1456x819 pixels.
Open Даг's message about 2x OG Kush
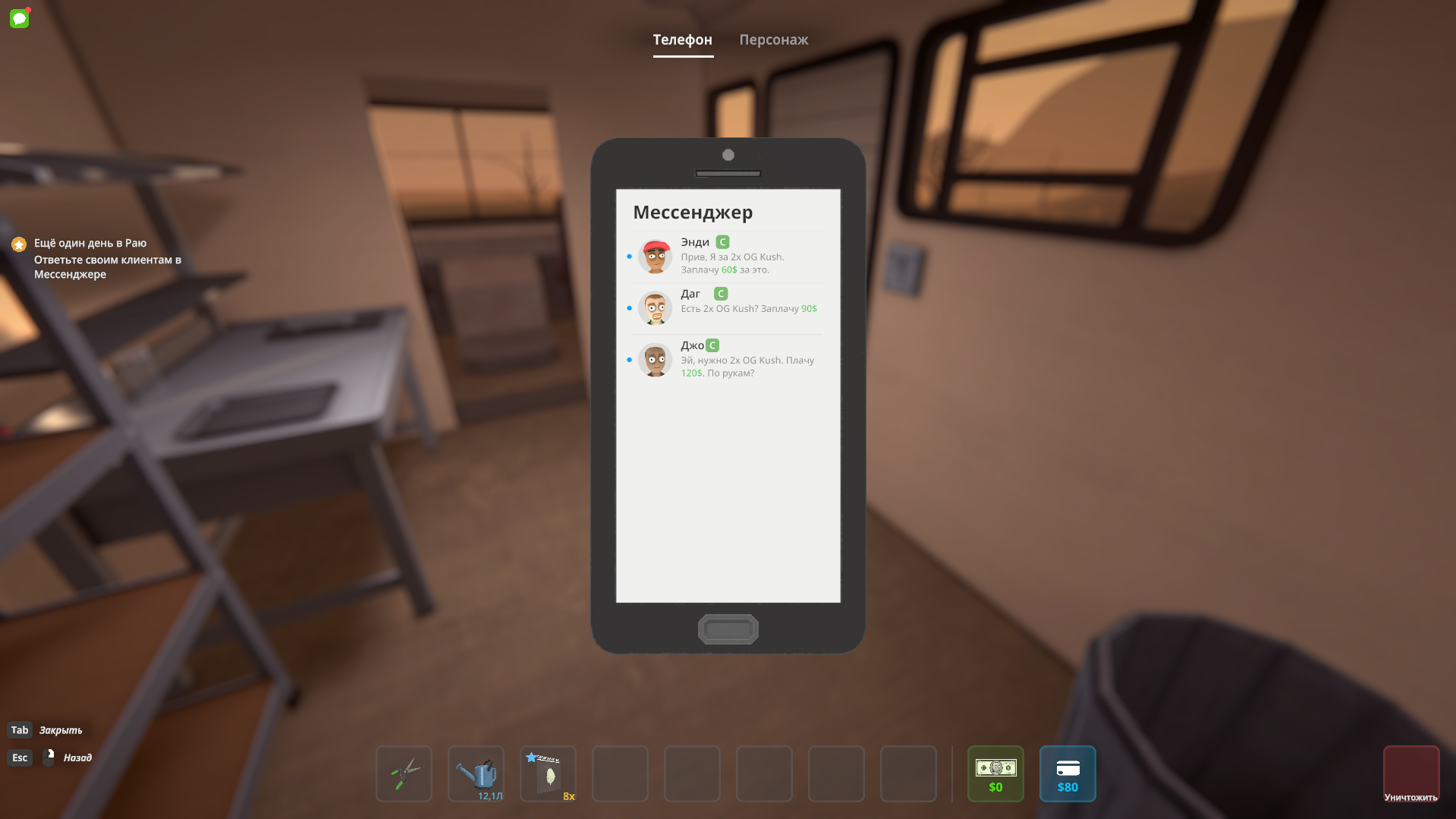pos(727,308)
